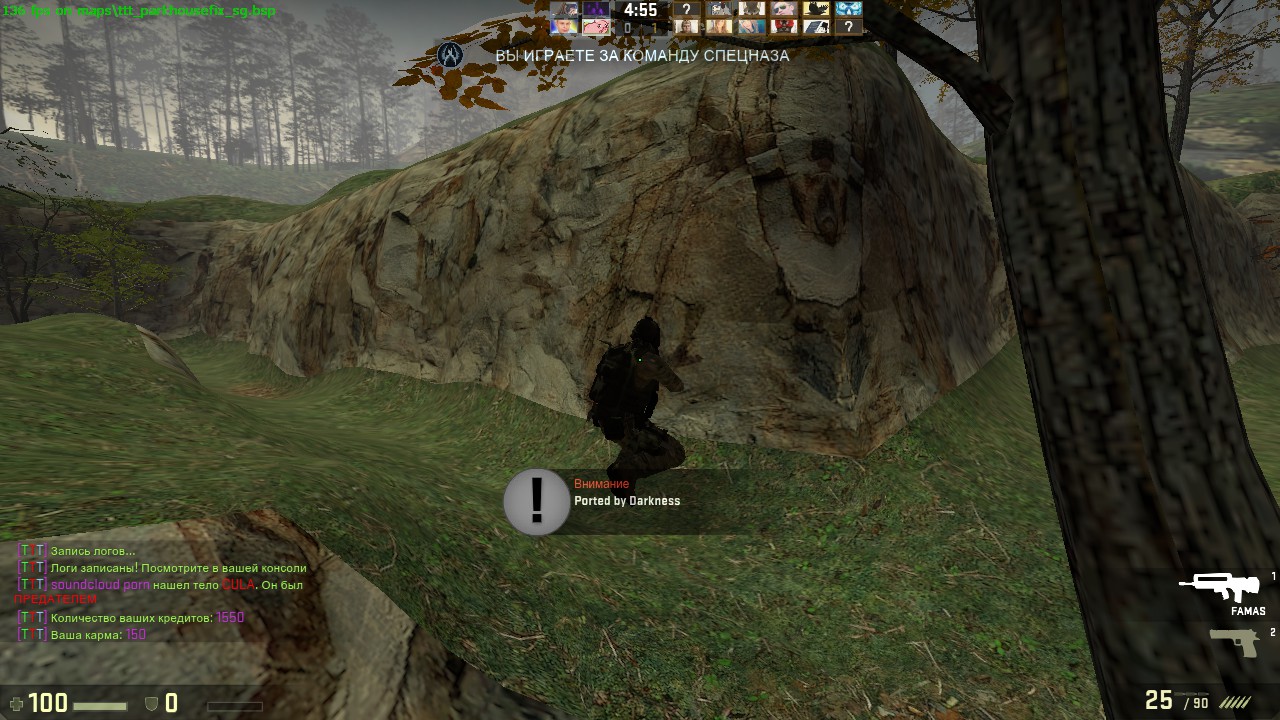Select the pink pig player avatar
Screen dimensions: 1280x720
596,27
